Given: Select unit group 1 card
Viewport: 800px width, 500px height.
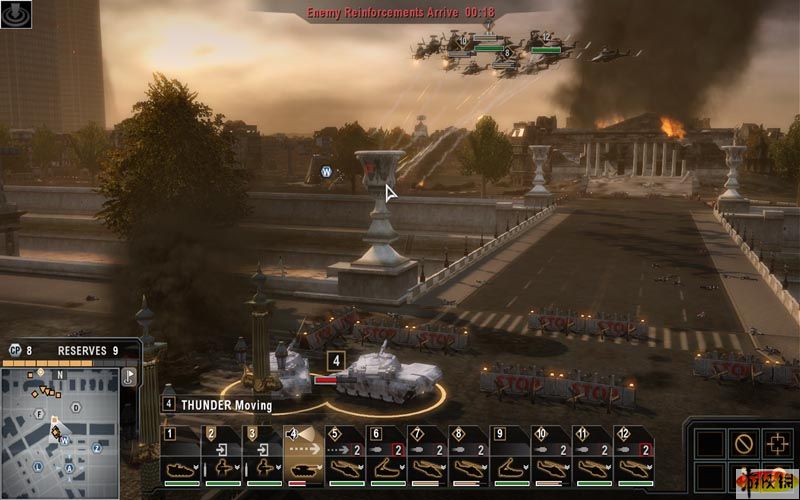Looking at the screenshot, I should [181, 457].
